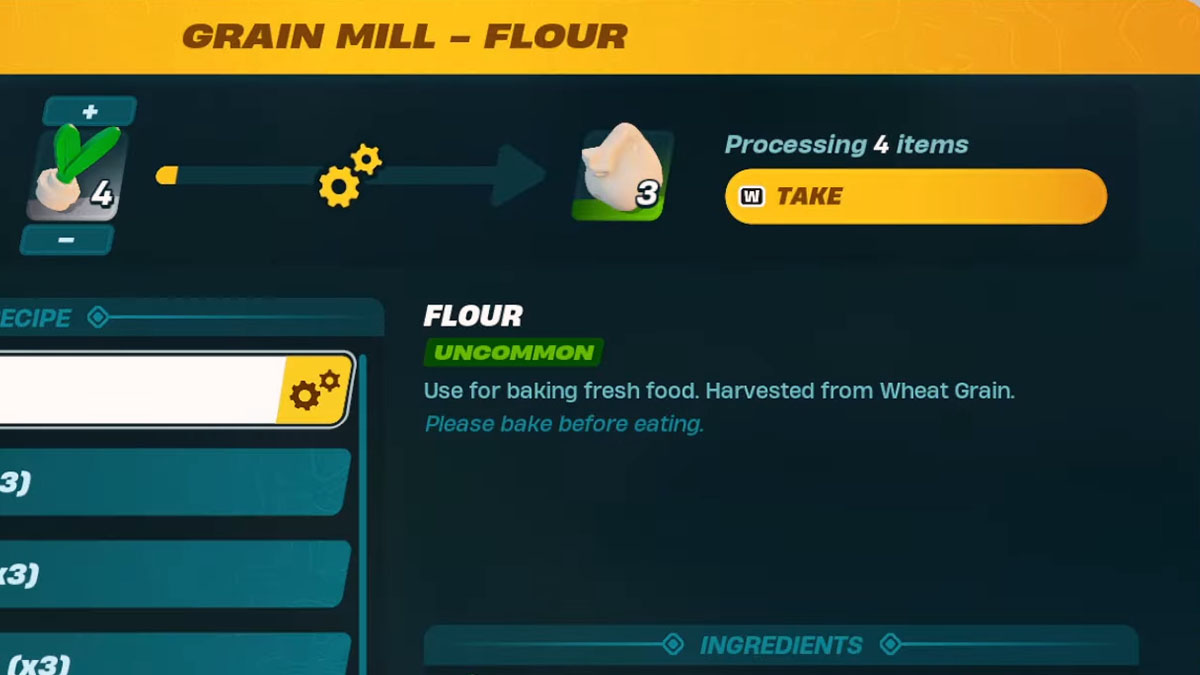The width and height of the screenshot is (1200, 675).
Task: Select the flour output slot
Action: coord(622,173)
